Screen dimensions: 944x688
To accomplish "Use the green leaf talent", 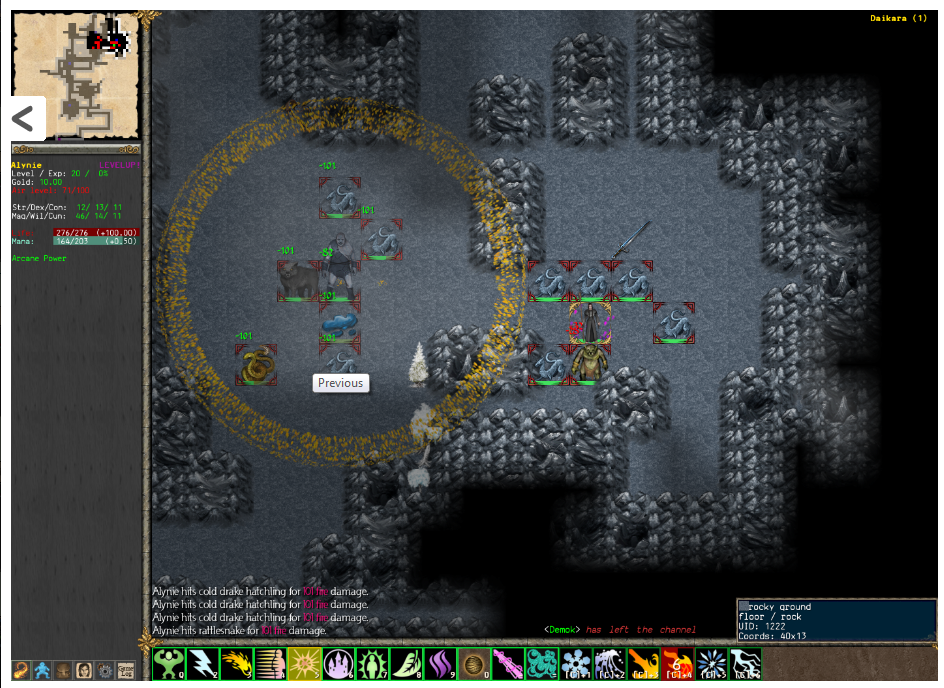I will click(x=405, y=664).
